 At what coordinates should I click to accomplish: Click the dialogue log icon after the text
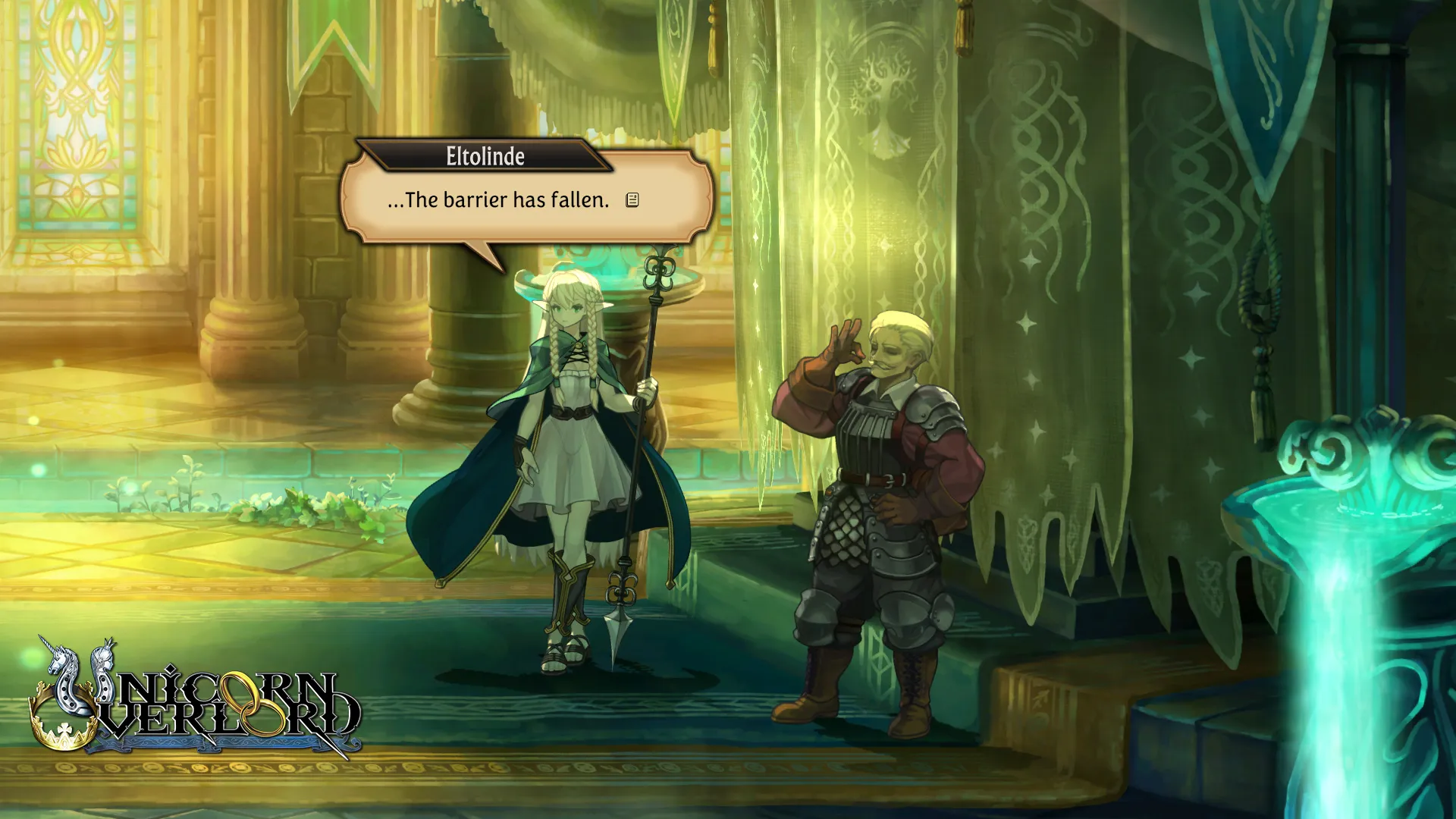coord(632,200)
